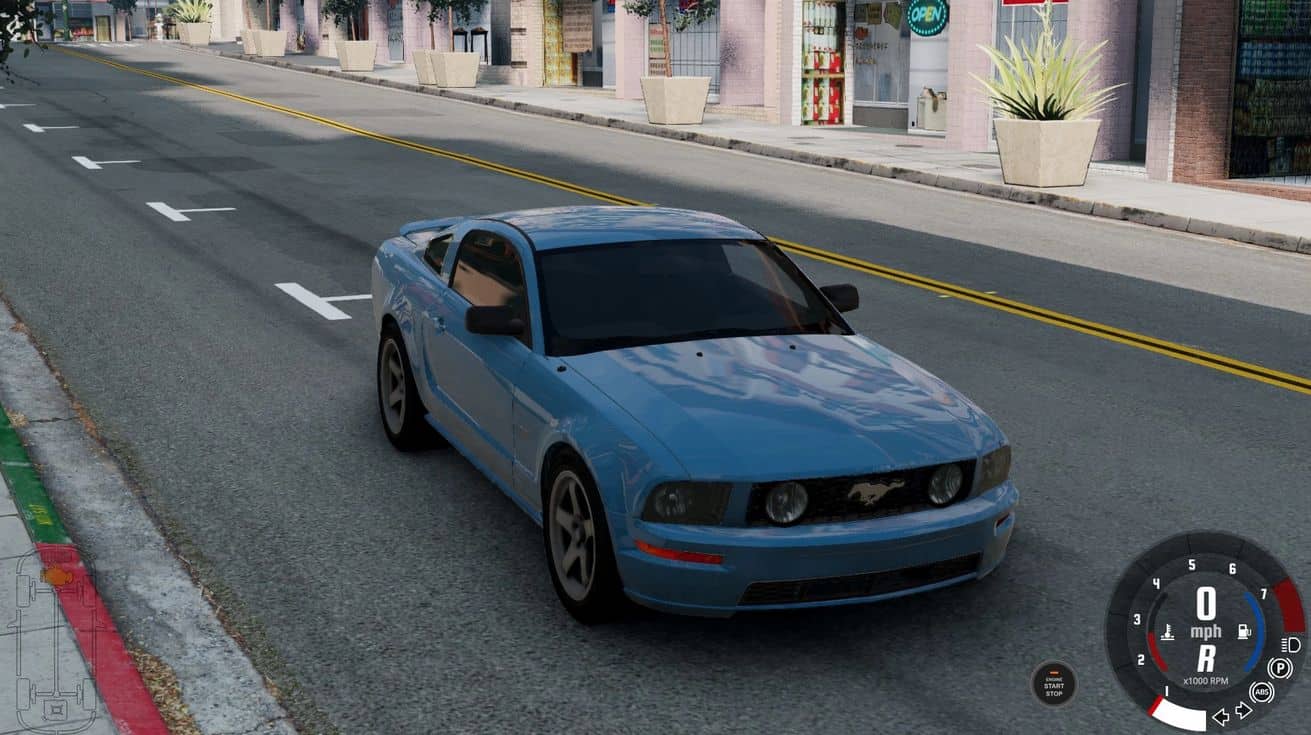Click the Engine Start Stop button
The height and width of the screenshot is (735, 1311).
[1054, 684]
